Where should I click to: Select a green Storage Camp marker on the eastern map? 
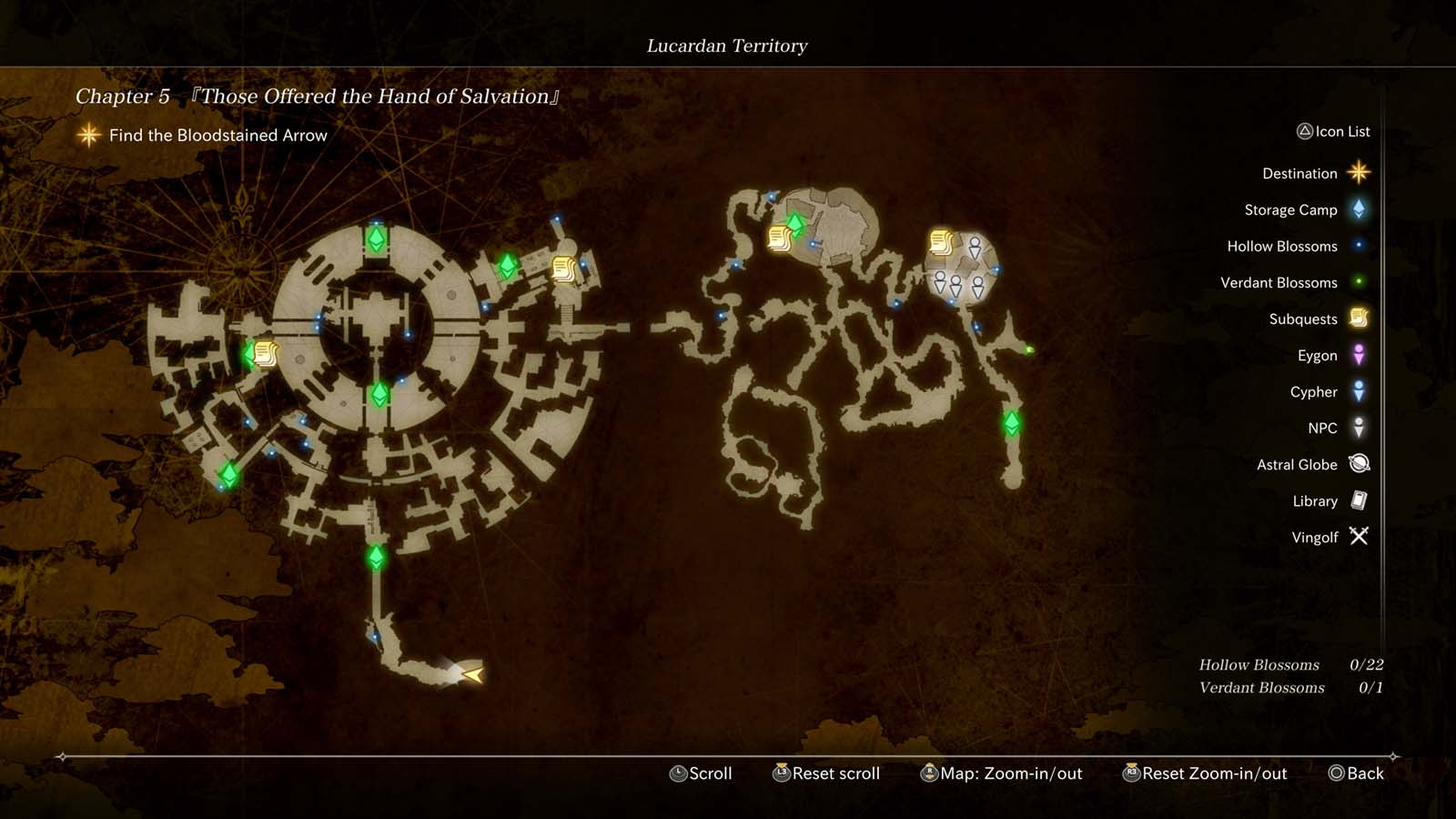tap(1014, 421)
